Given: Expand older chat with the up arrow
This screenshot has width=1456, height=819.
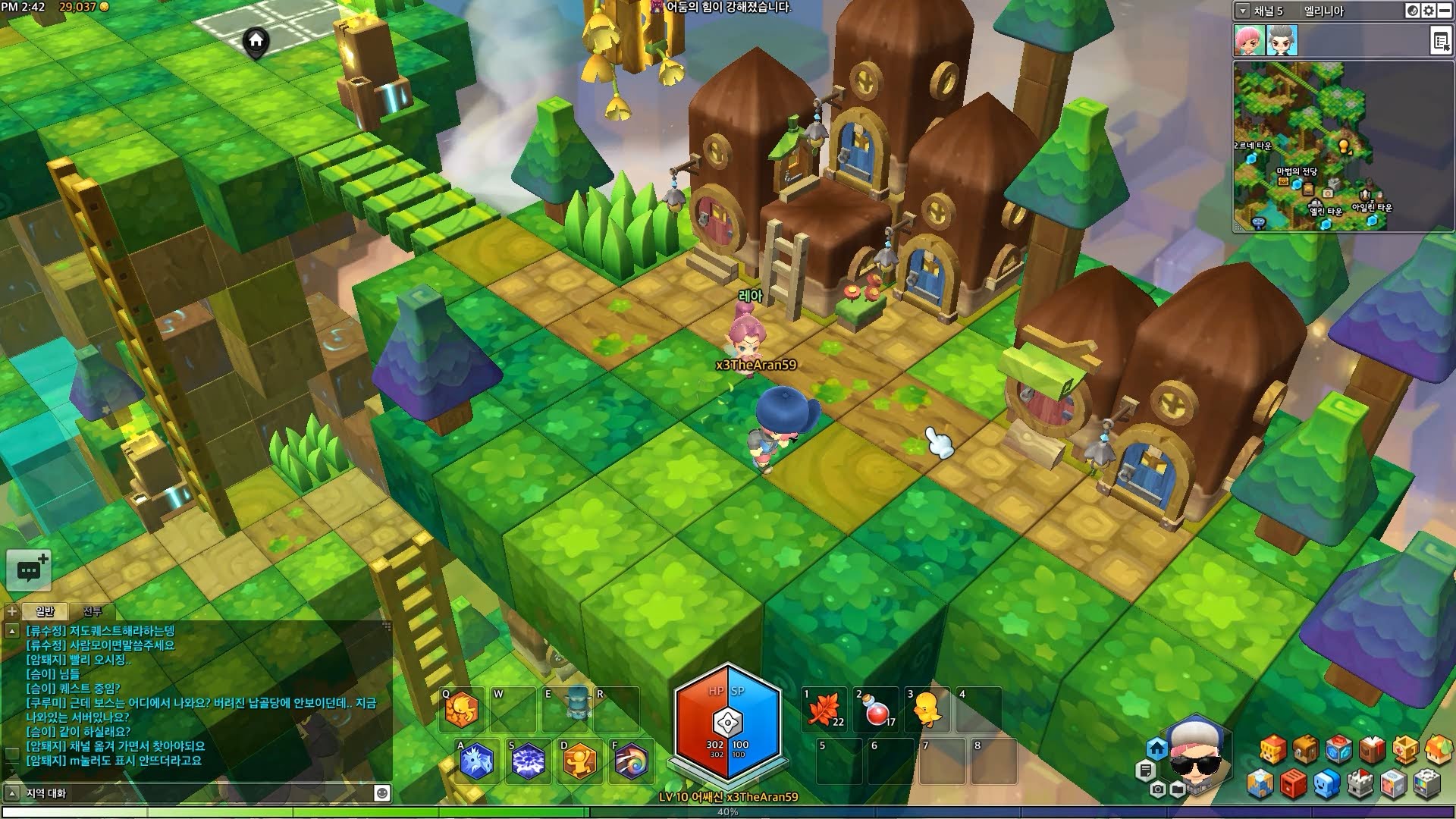Looking at the screenshot, I should (x=12, y=630).
